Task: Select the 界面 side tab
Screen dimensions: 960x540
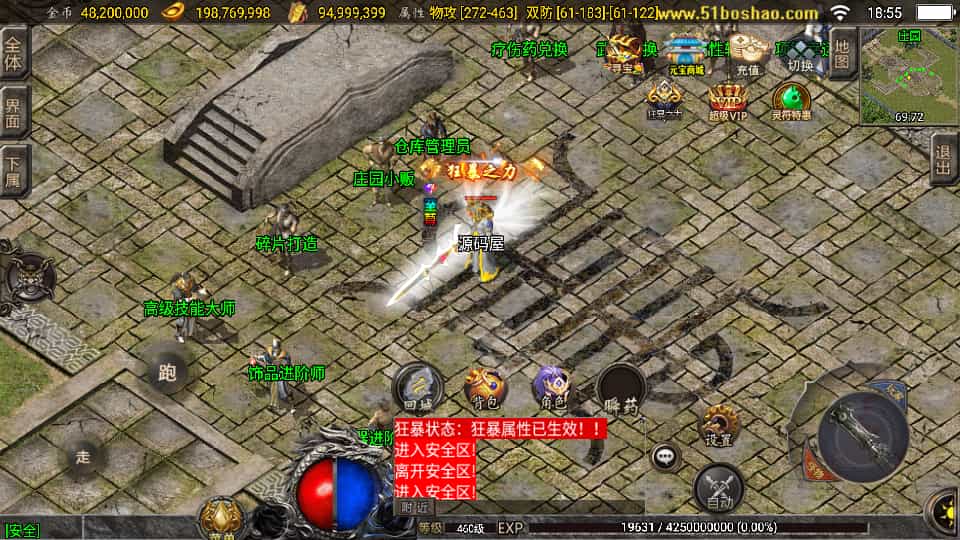Action: 14,110
